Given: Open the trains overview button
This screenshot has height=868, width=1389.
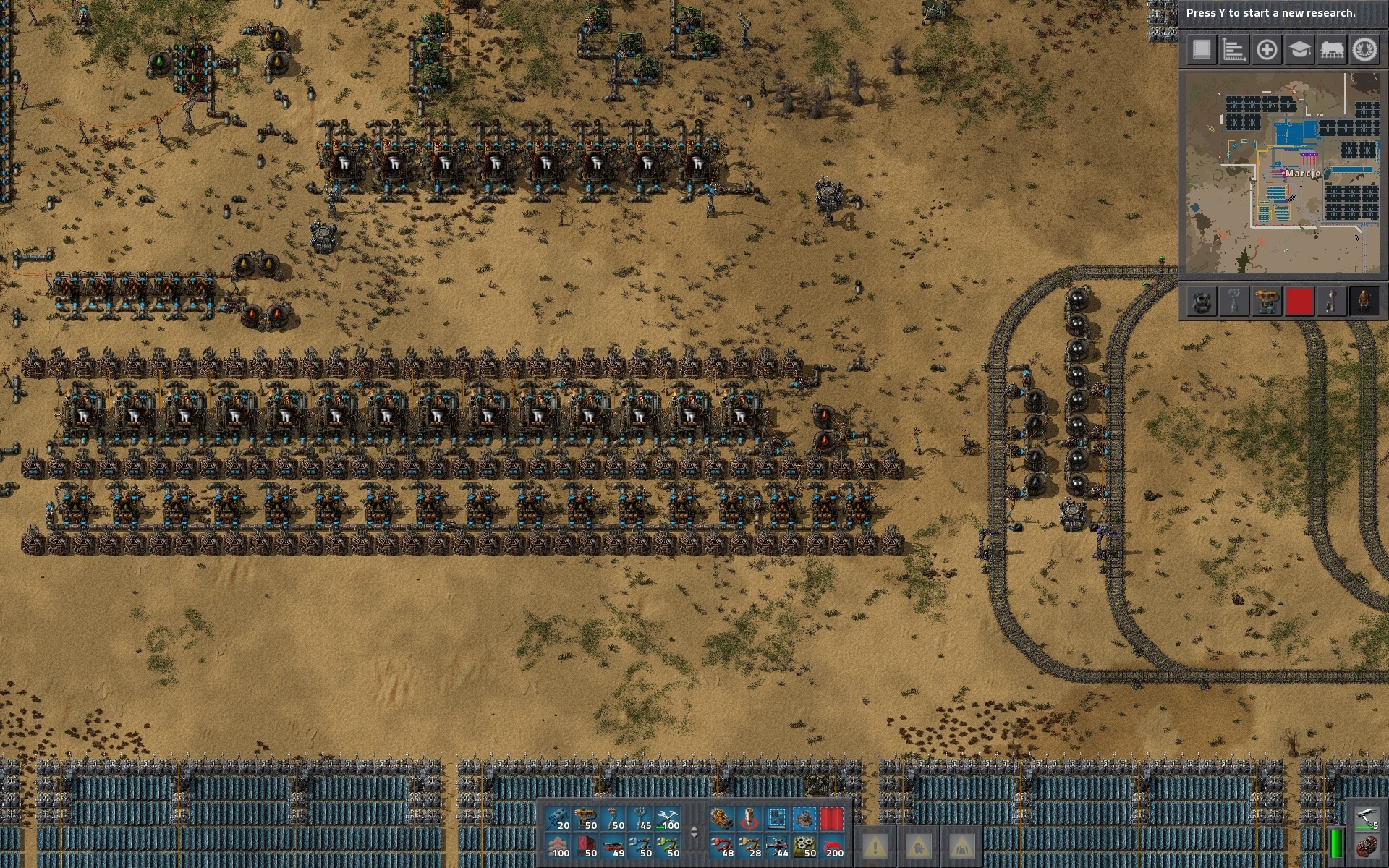Looking at the screenshot, I should [1332, 50].
